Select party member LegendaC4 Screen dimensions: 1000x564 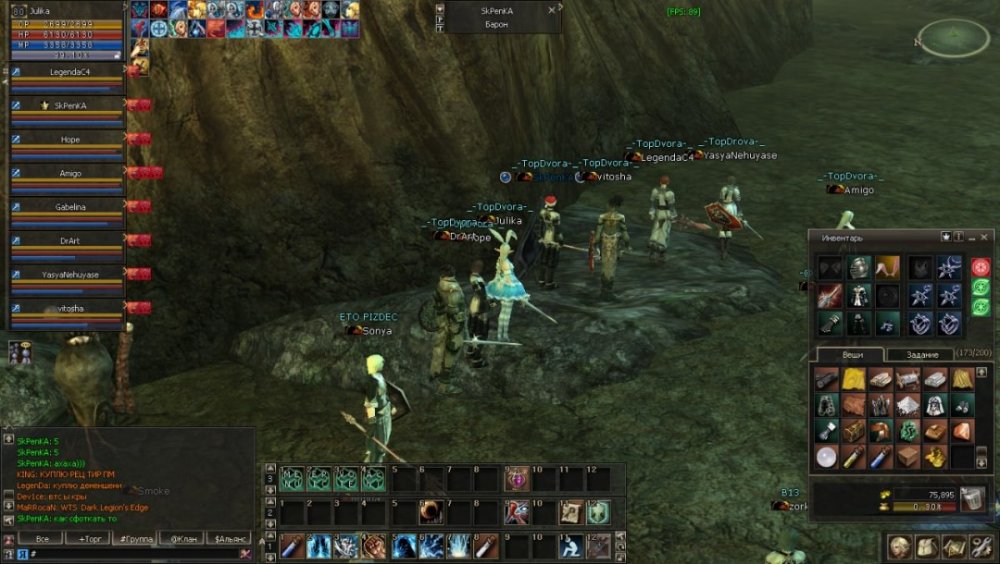pyautogui.click(x=69, y=72)
